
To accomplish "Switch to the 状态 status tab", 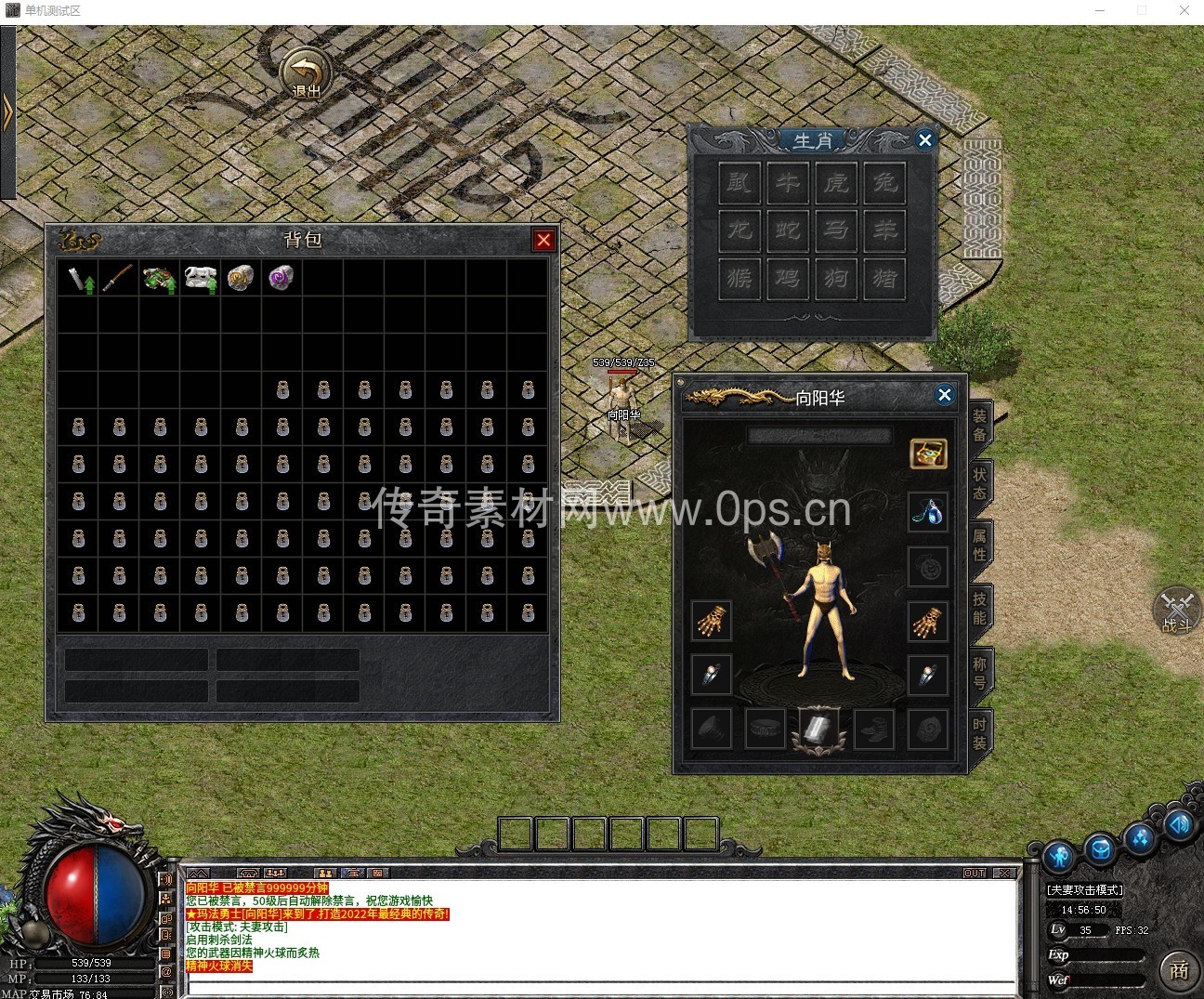I will 979,483.
